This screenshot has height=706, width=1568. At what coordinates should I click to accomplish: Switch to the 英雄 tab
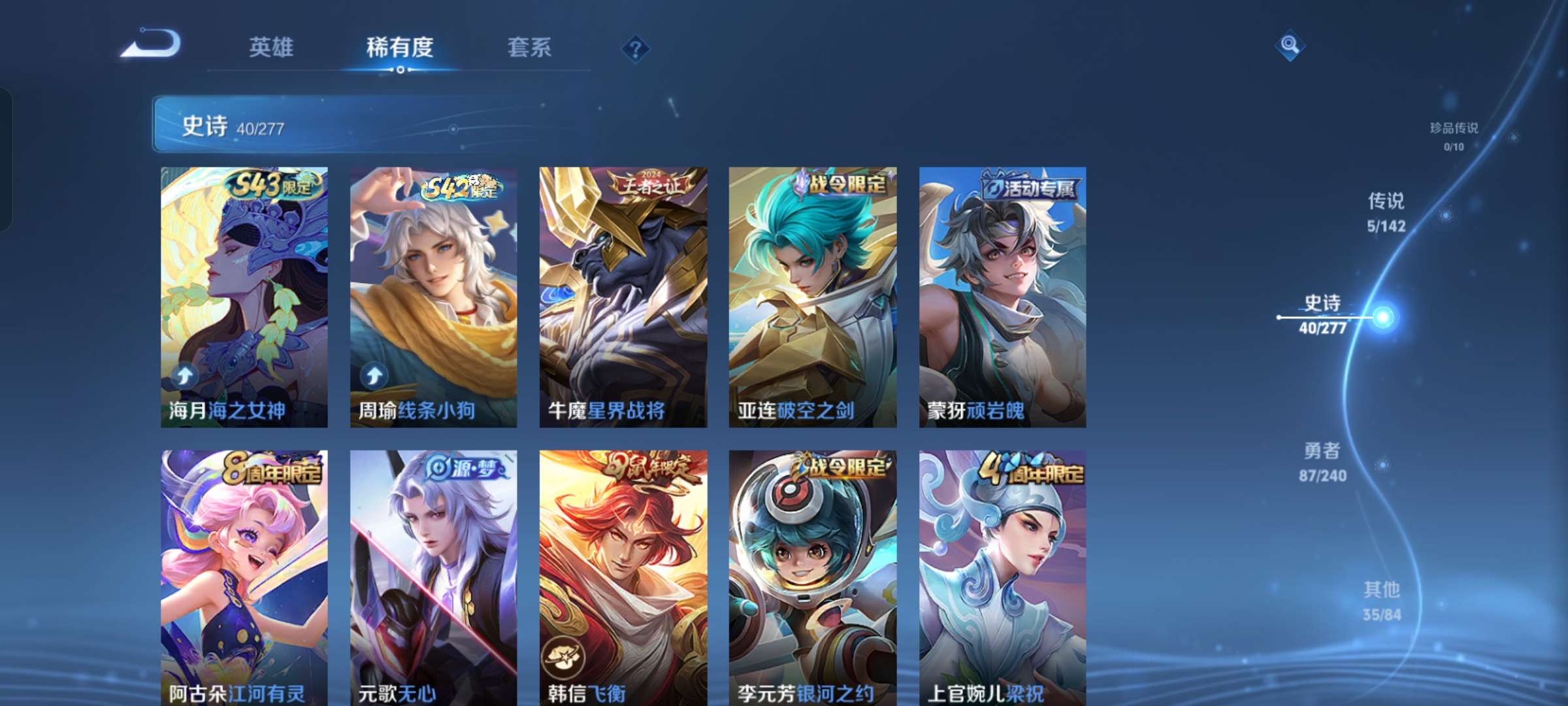pos(272,48)
